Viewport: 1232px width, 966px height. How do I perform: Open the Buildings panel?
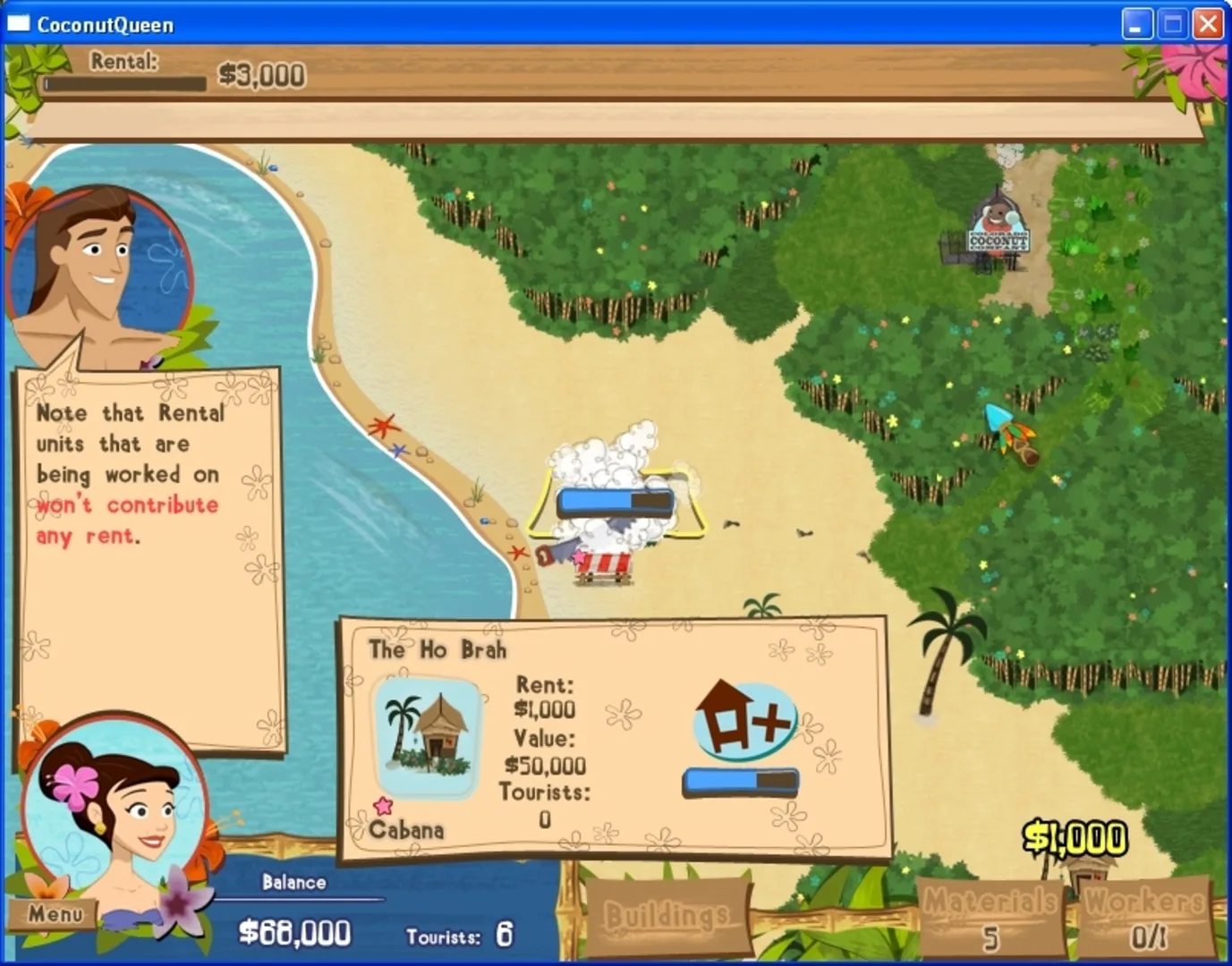coord(667,915)
